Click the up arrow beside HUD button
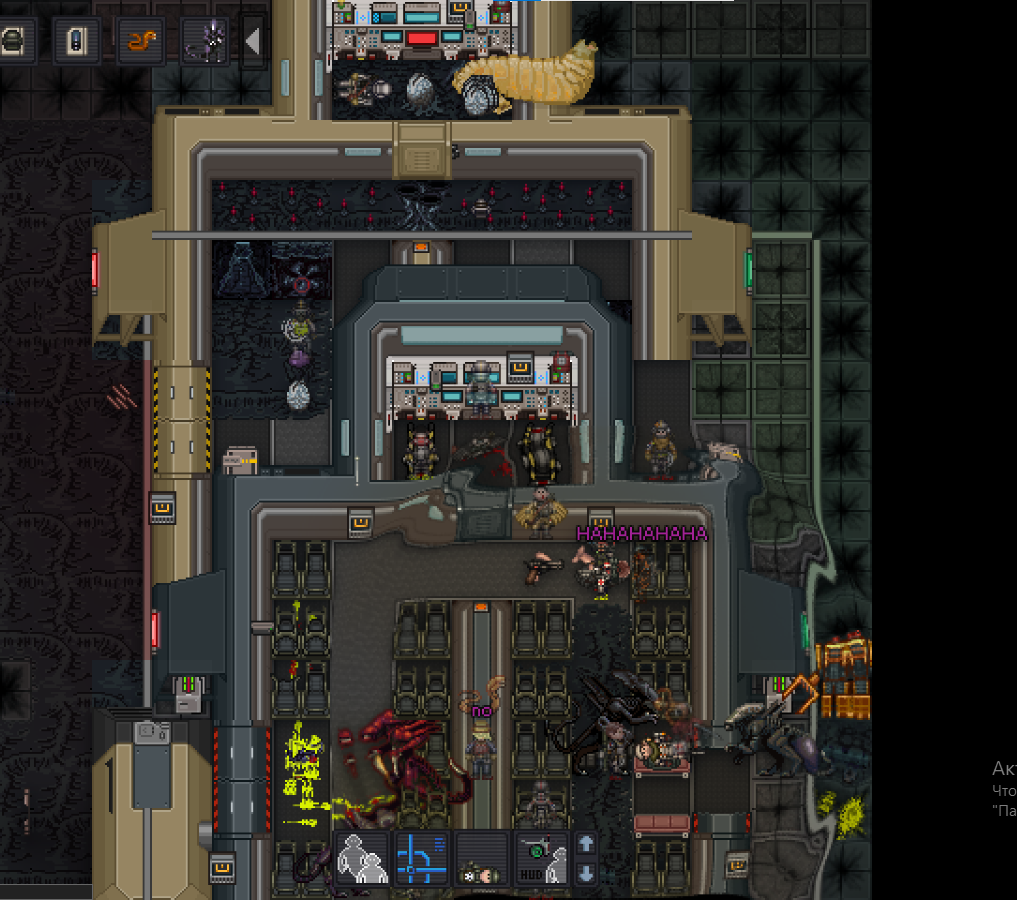The image size is (1017, 900). tap(587, 844)
